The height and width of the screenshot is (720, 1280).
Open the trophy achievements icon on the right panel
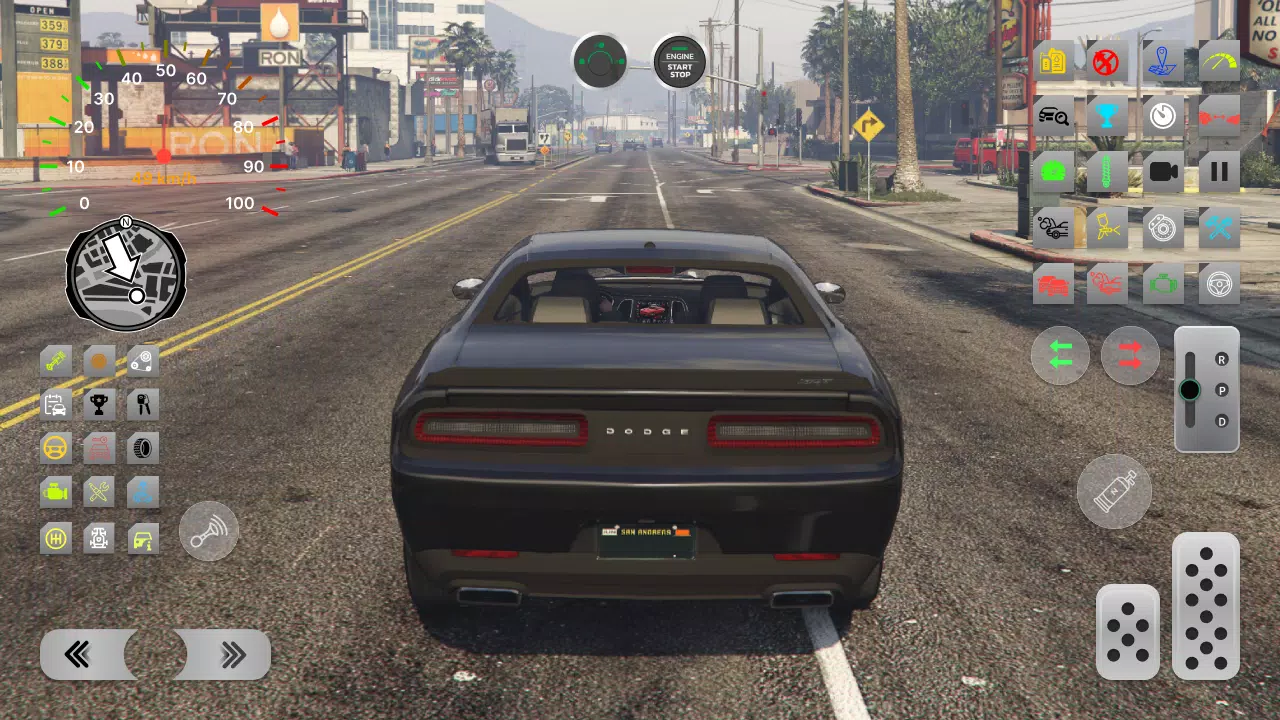[x=1110, y=116]
